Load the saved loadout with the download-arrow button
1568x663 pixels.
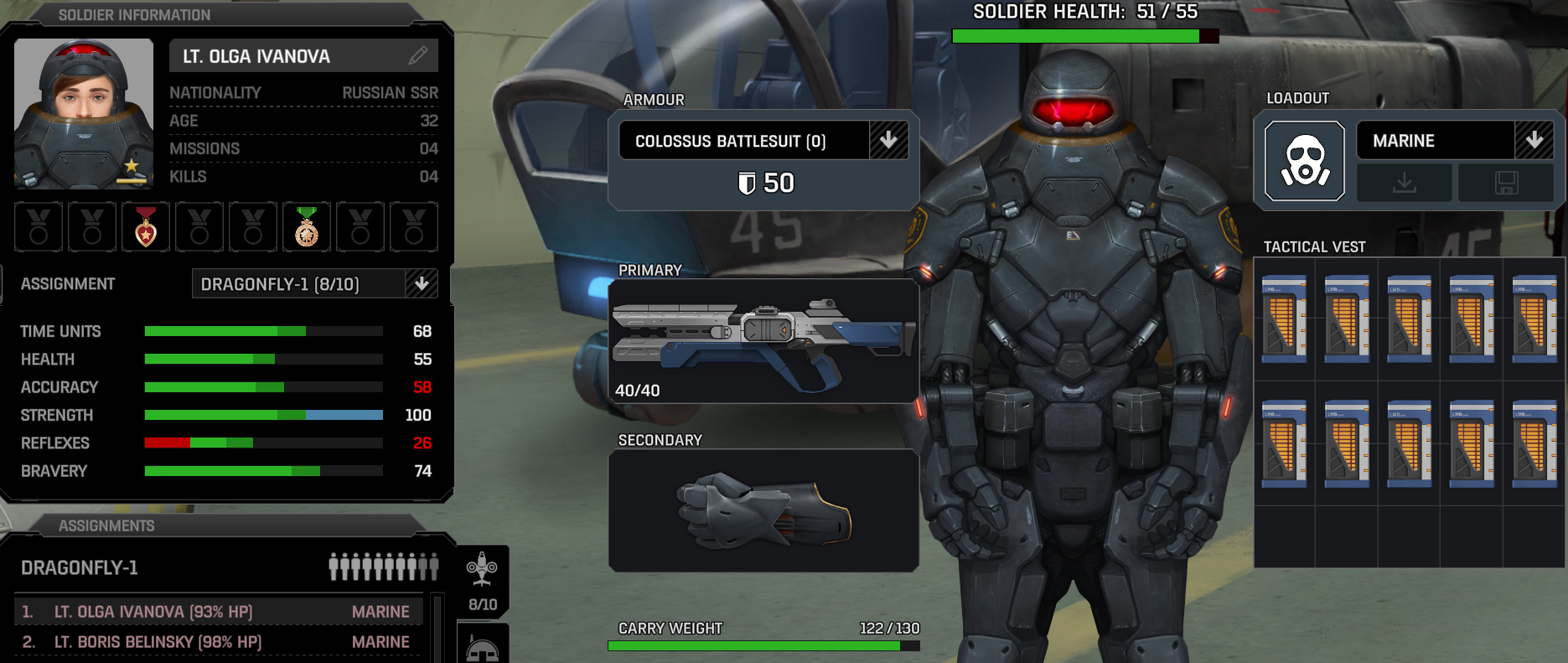1404,183
